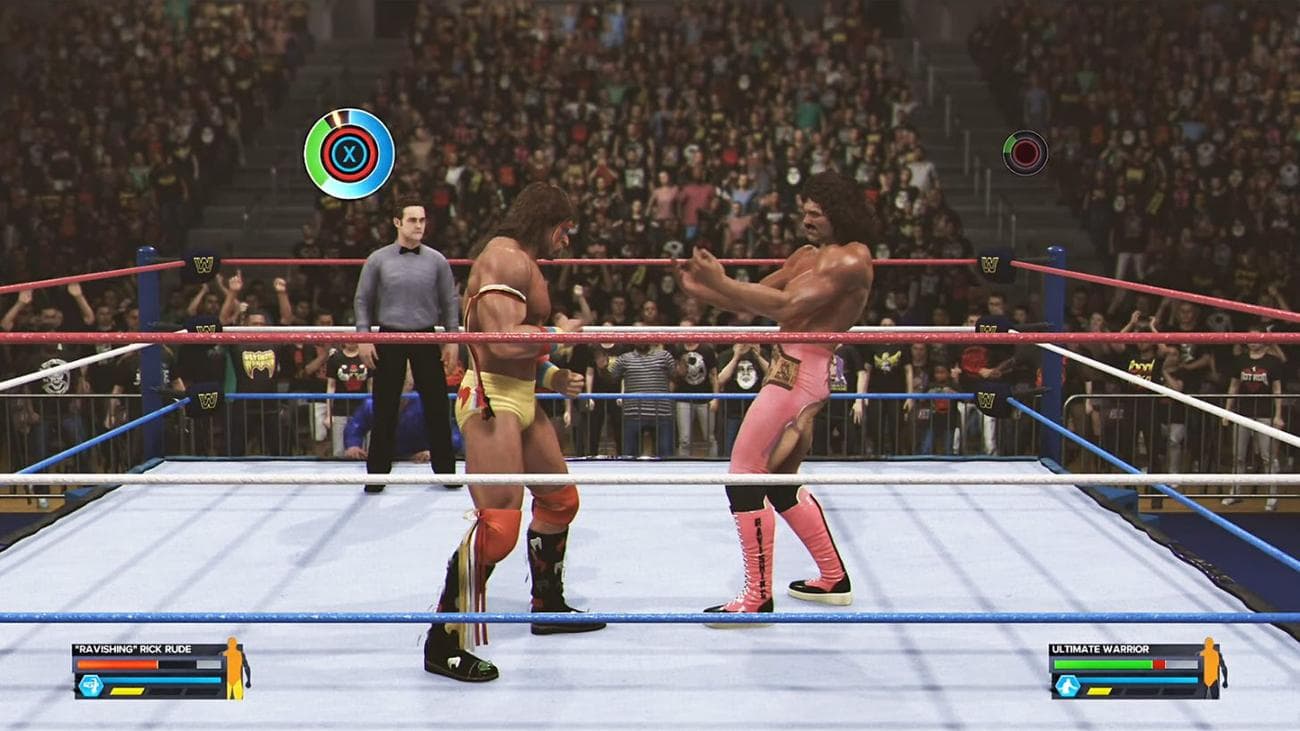Click the small red ring timing indicator
The height and width of the screenshot is (731, 1300).
(x=1025, y=153)
